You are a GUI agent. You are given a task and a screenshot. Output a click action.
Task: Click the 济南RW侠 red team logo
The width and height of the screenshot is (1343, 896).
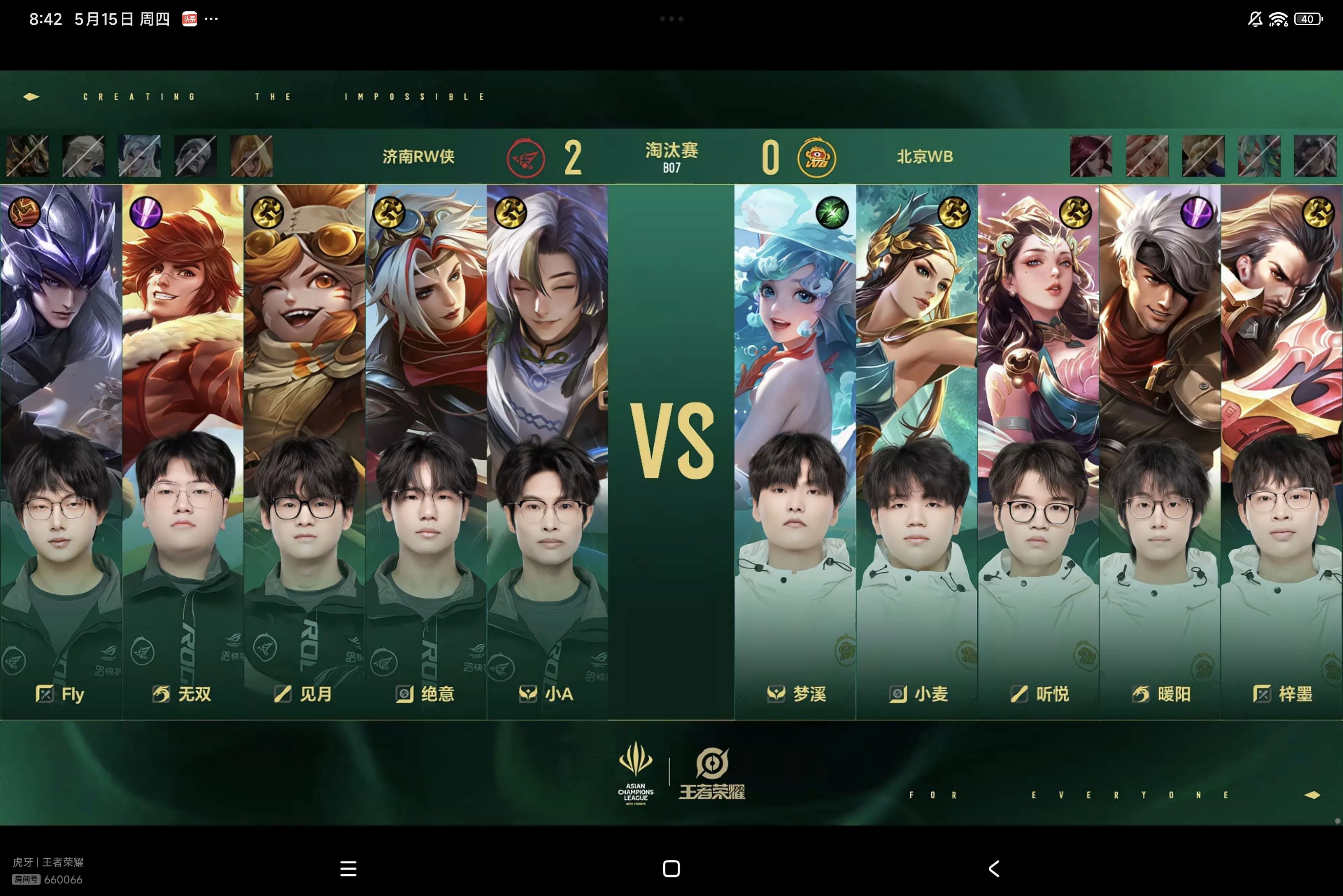[x=525, y=158]
